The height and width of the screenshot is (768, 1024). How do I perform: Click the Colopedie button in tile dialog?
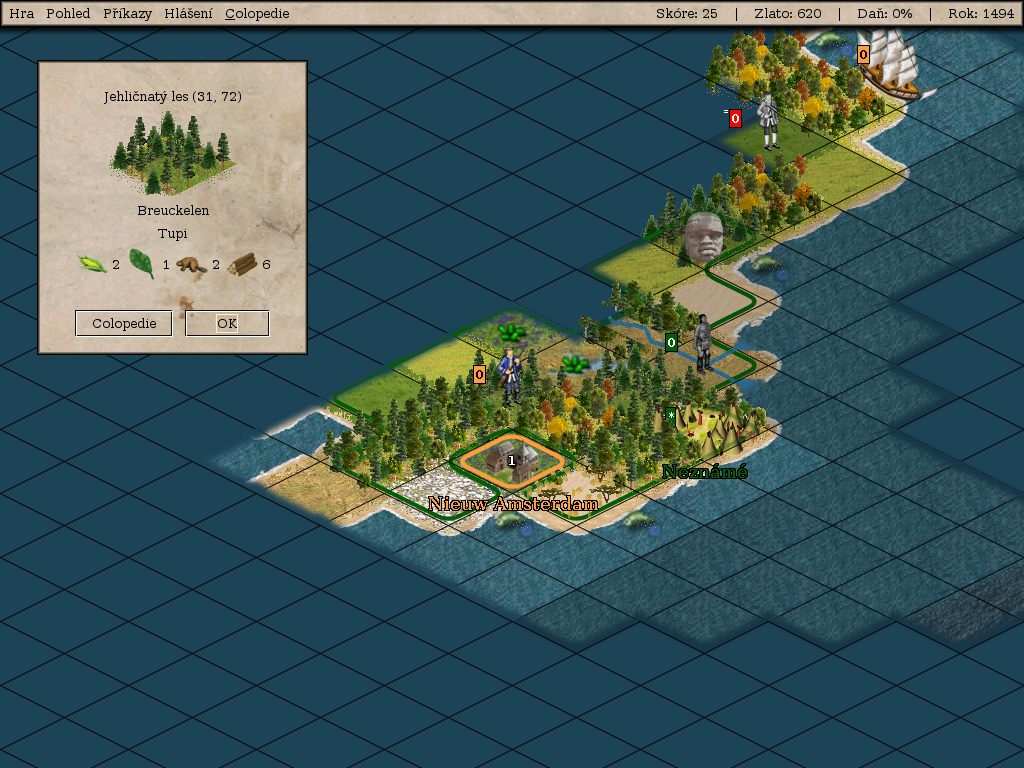124,324
